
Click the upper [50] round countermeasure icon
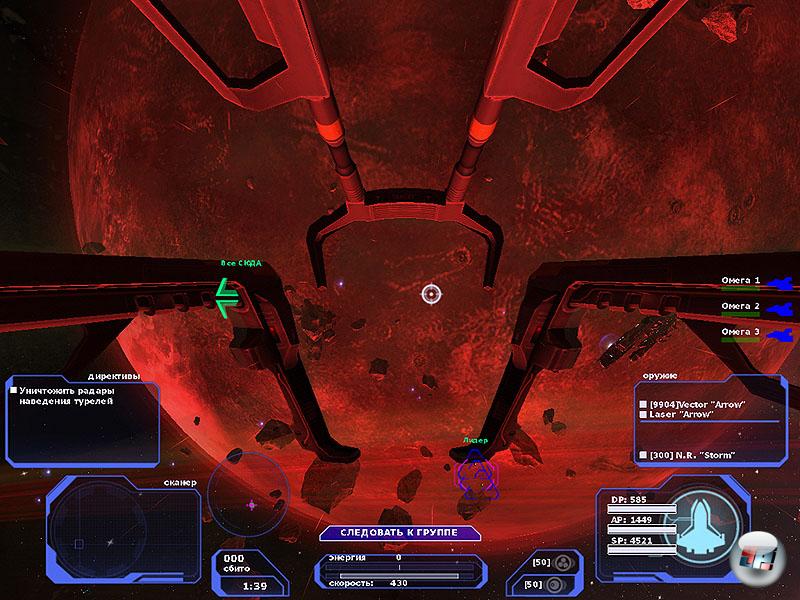click(x=563, y=562)
